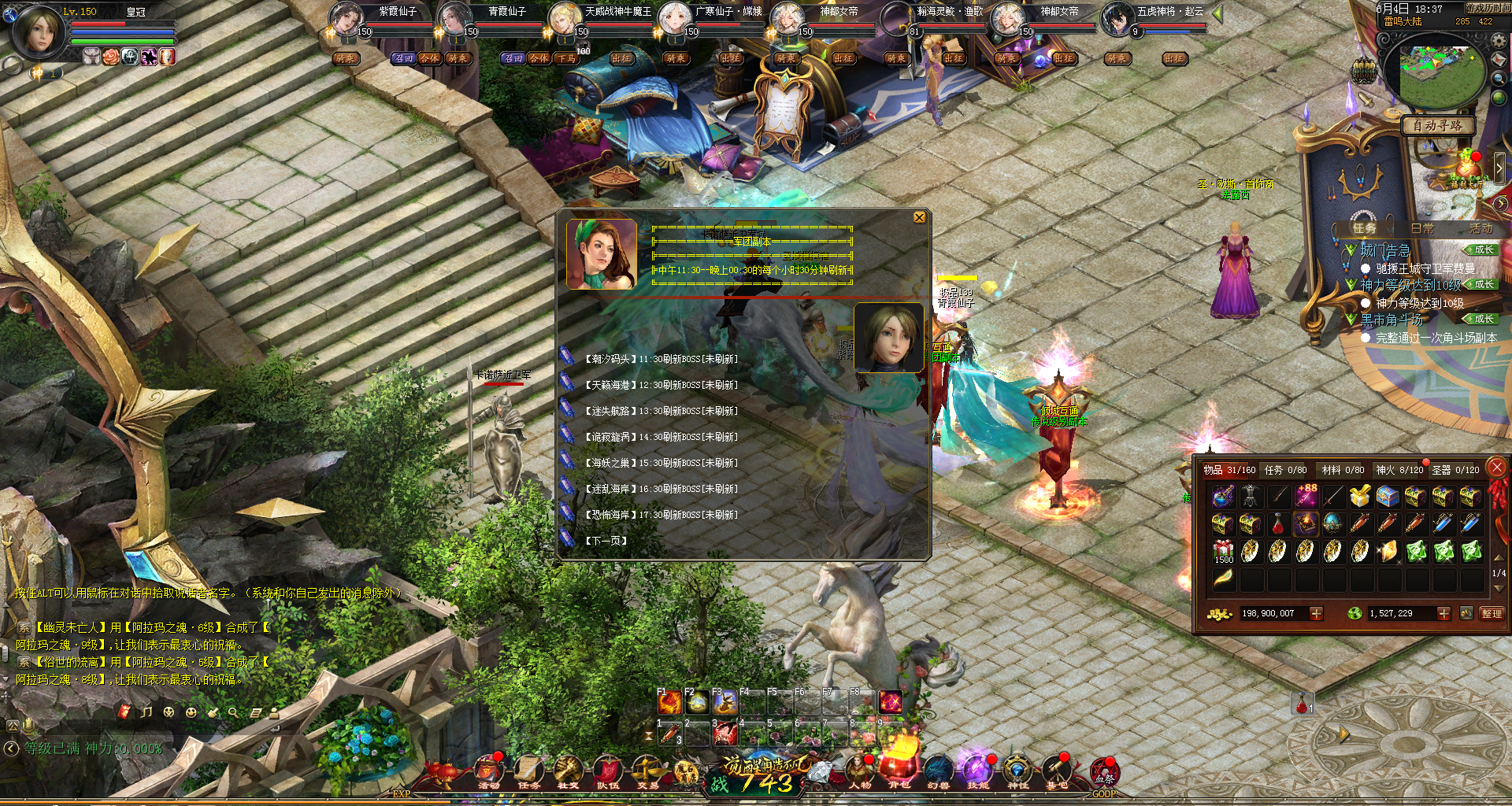
Task: Activate the F1 fire skill slot
Action: coord(669,702)
